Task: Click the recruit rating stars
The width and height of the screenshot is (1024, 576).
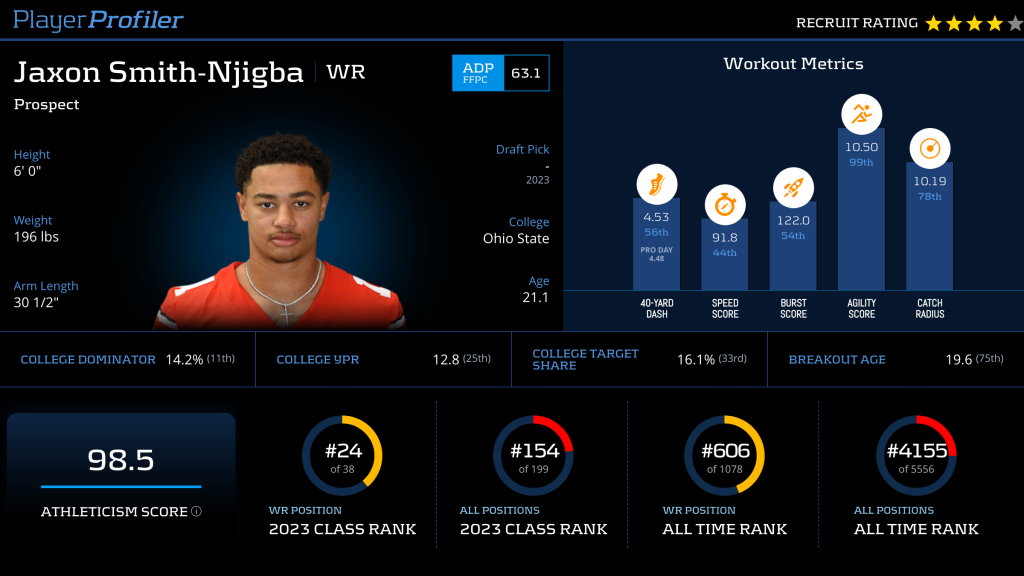Action: 973,23
